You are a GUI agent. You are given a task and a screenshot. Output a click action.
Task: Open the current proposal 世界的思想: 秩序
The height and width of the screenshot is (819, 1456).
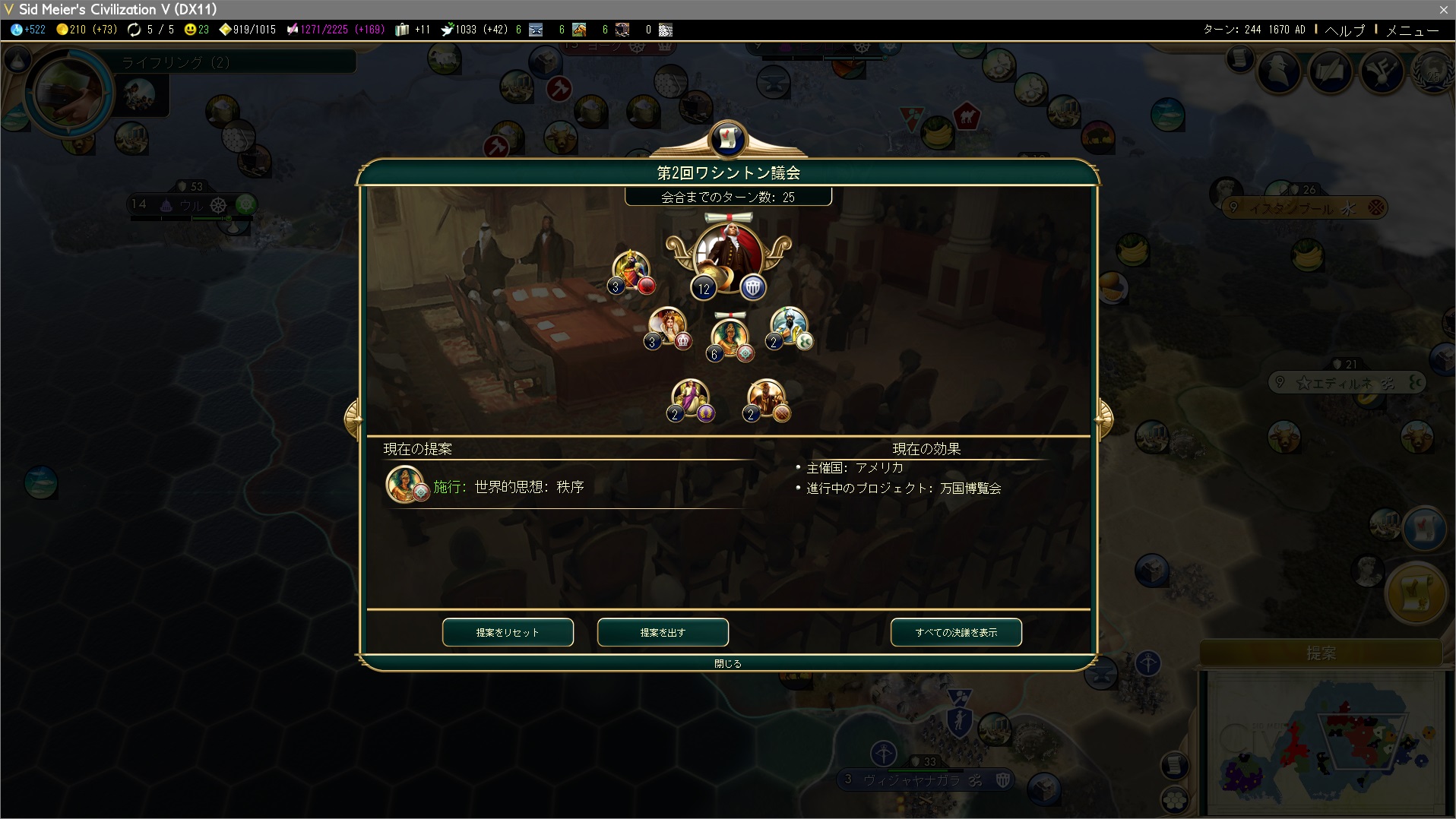529,486
